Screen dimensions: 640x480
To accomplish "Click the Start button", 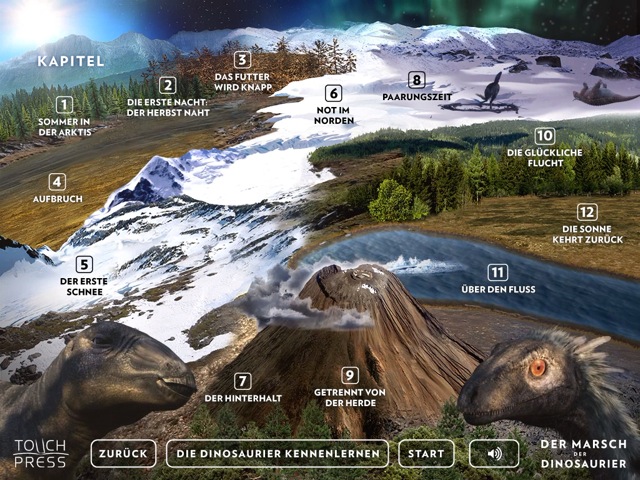I will (x=426, y=454).
